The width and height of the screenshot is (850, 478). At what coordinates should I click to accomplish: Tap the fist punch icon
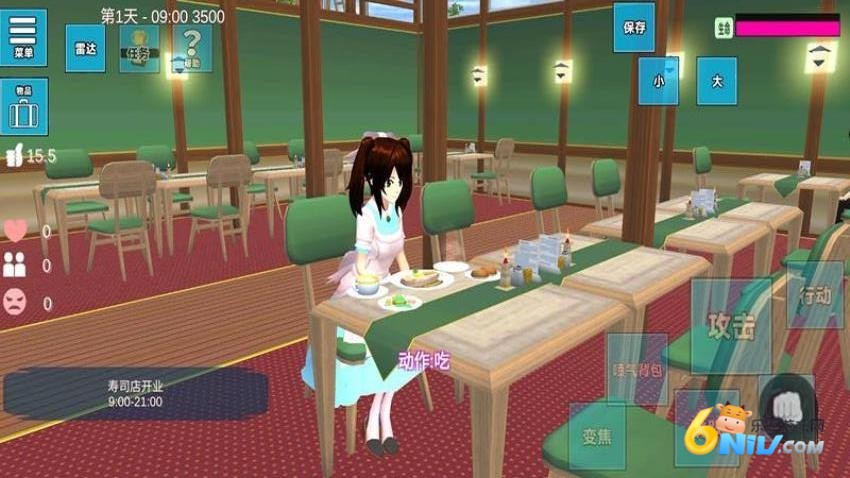click(786, 403)
